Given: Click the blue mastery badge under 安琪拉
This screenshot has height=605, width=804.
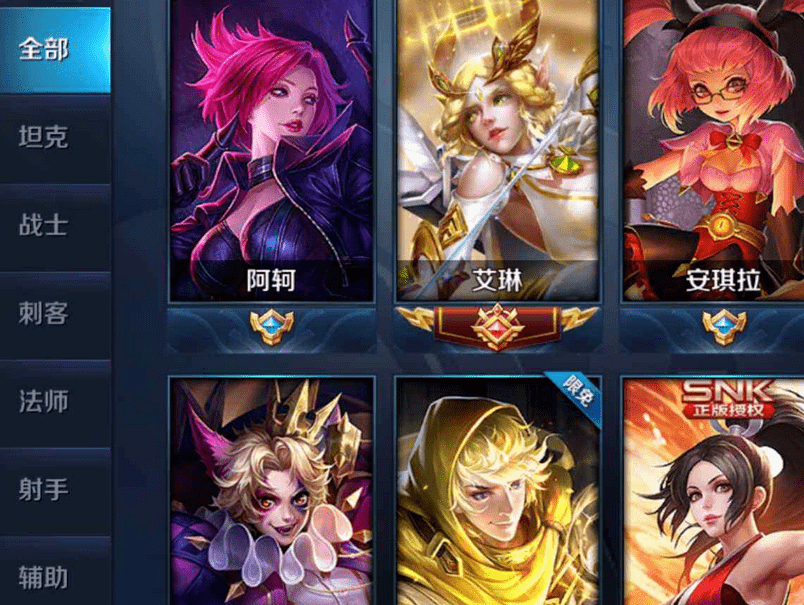Looking at the screenshot, I should pyautogui.click(x=723, y=326).
